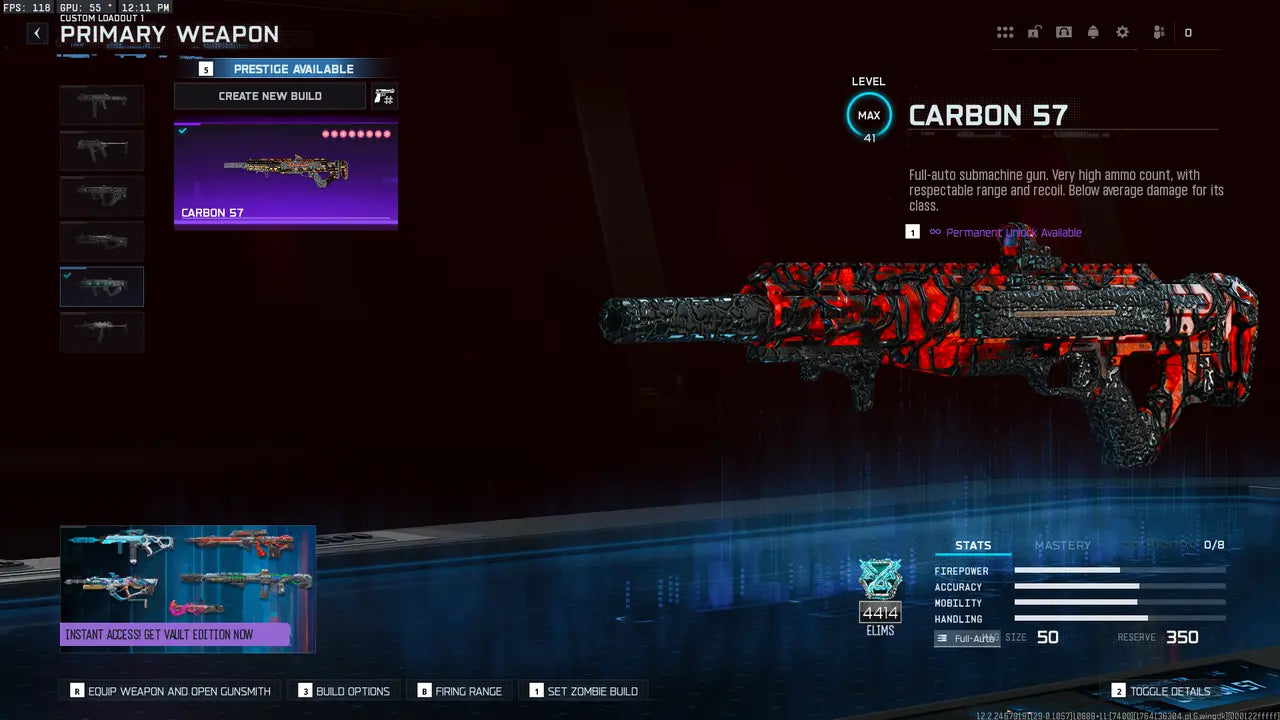Click the Full-Auto fire mode button
This screenshot has width=1280, height=720.
967,638
